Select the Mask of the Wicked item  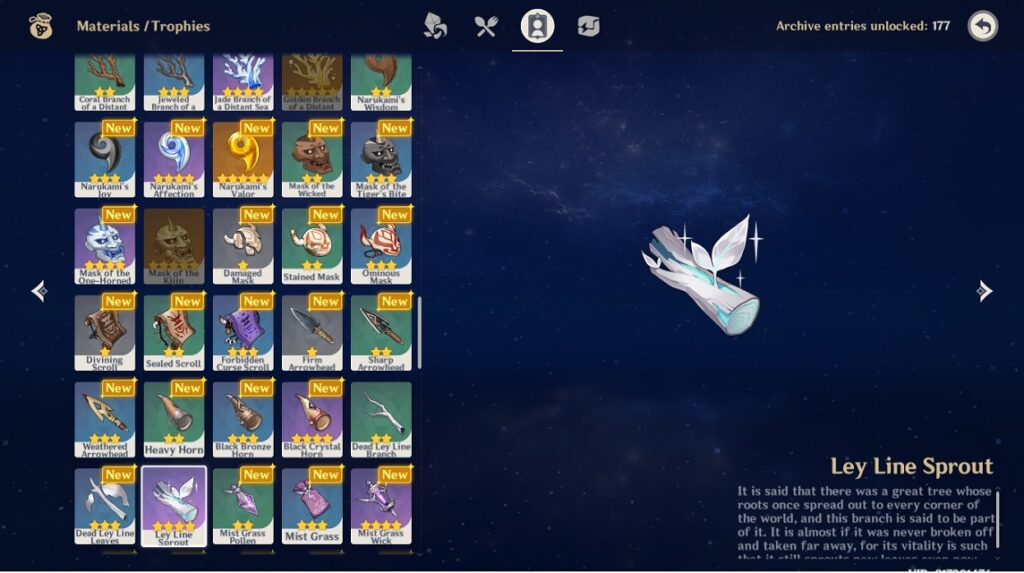pyautogui.click(x=312, y=159)
